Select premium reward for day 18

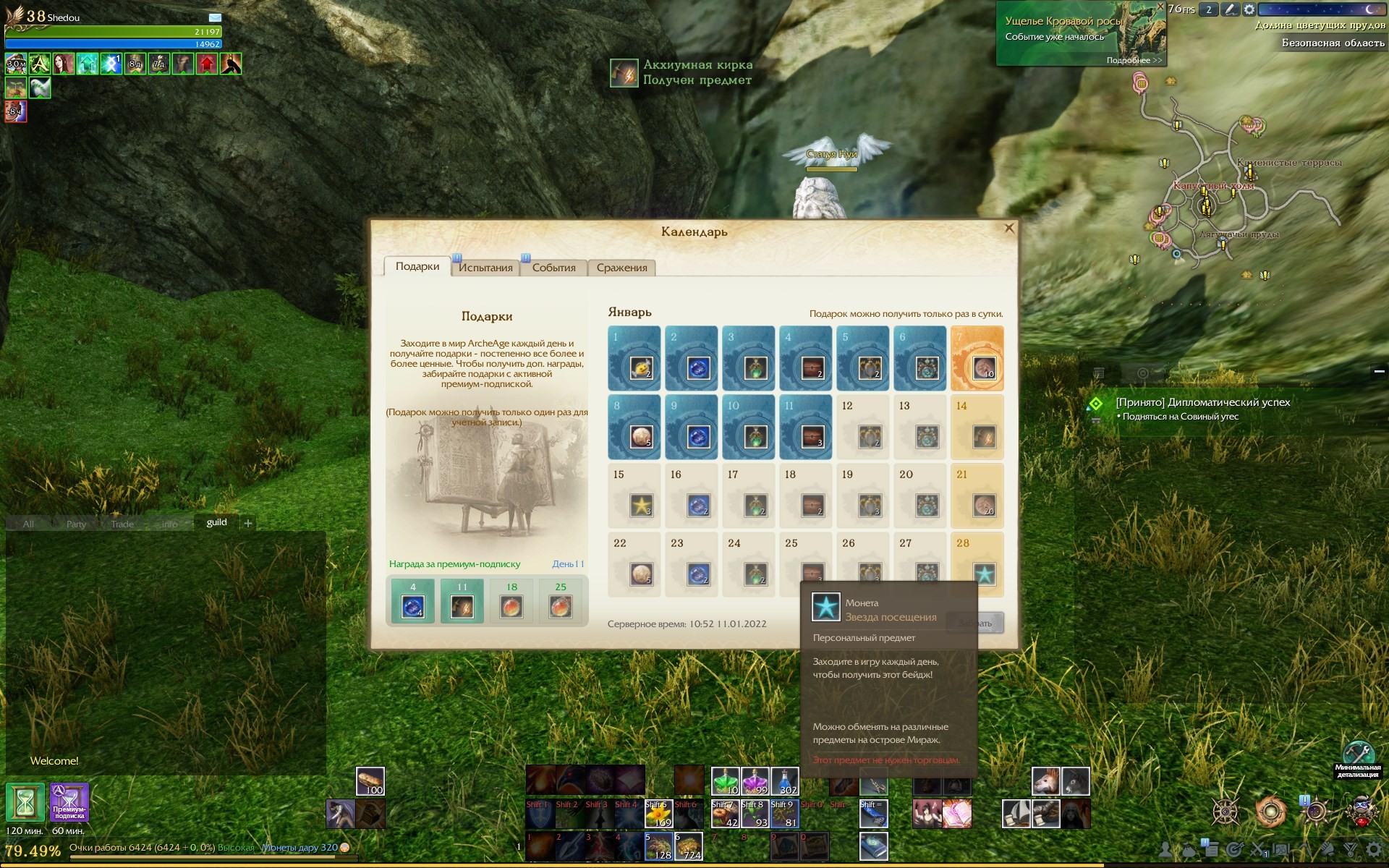pyautogui.click(x=511, y=600)
